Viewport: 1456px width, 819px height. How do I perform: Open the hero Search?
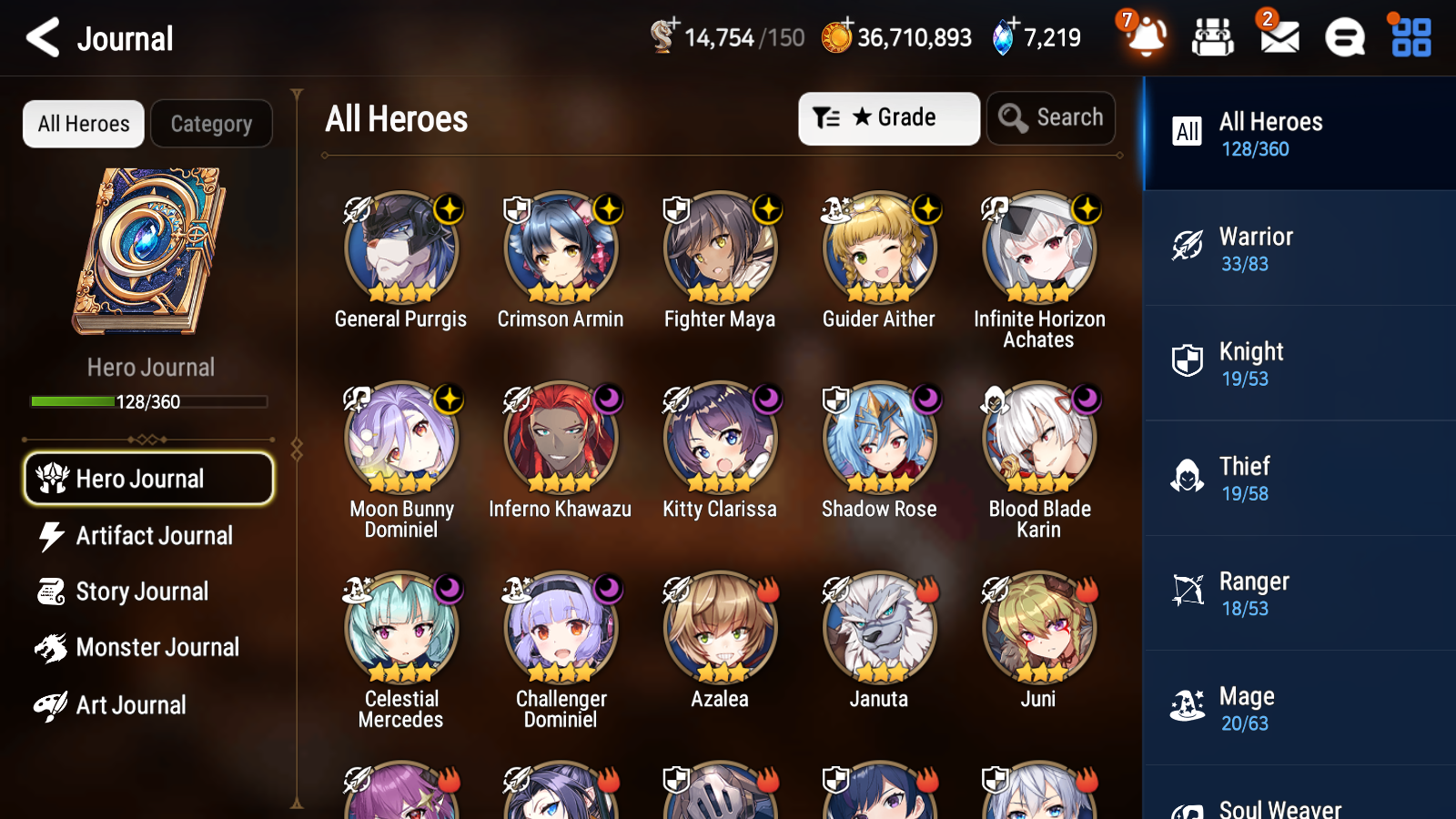tap(1050, 117)
